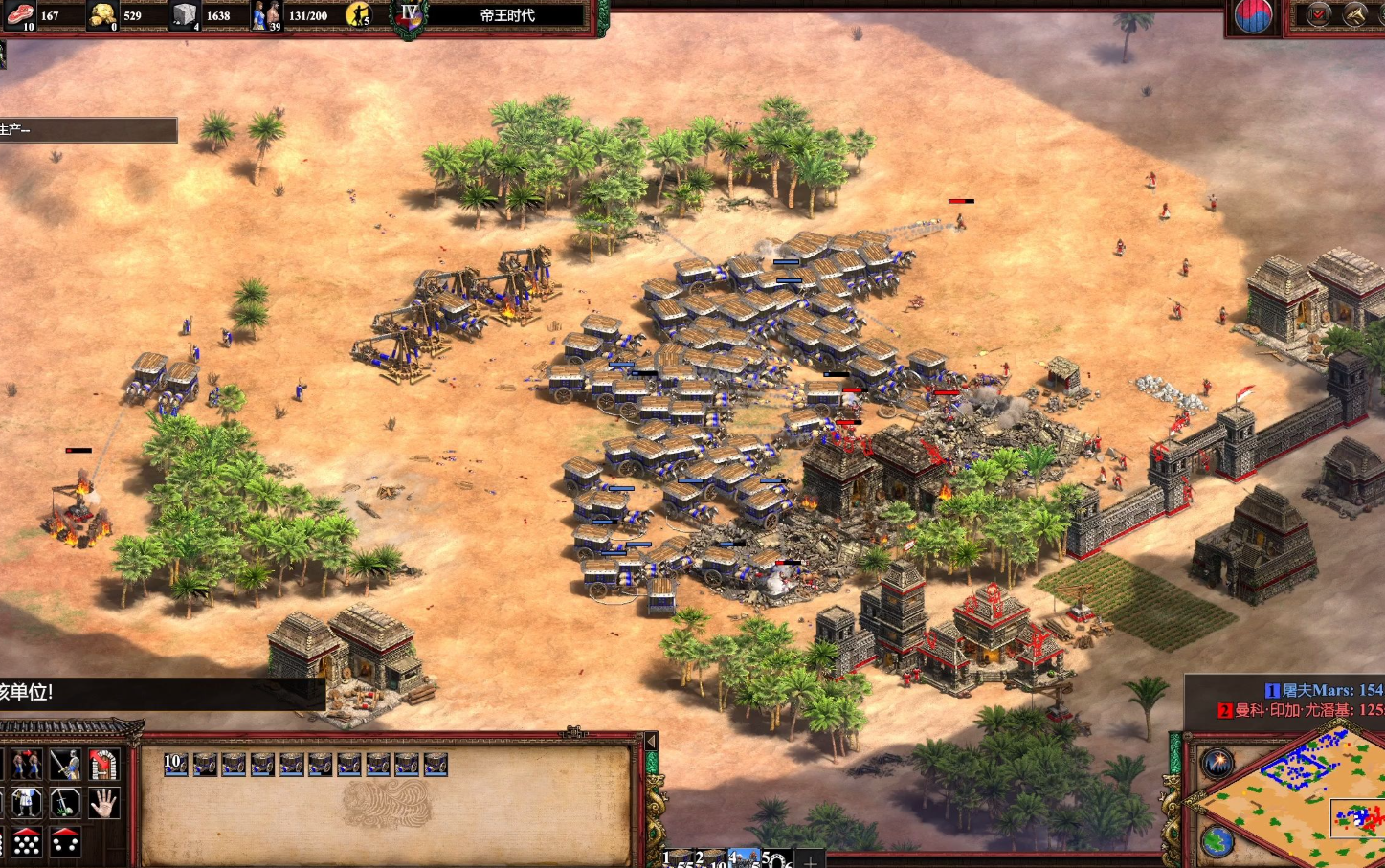Click the red and blue civilization emblem
This screenshot has width=1385, height=868.
click(x=1253, y=15)
